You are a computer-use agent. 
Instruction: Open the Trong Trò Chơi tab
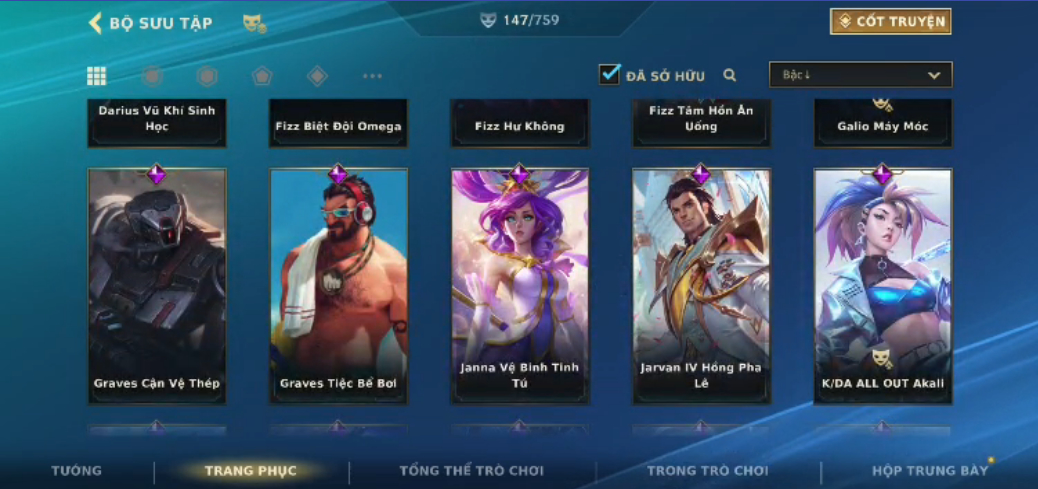(x=707, y=471)
